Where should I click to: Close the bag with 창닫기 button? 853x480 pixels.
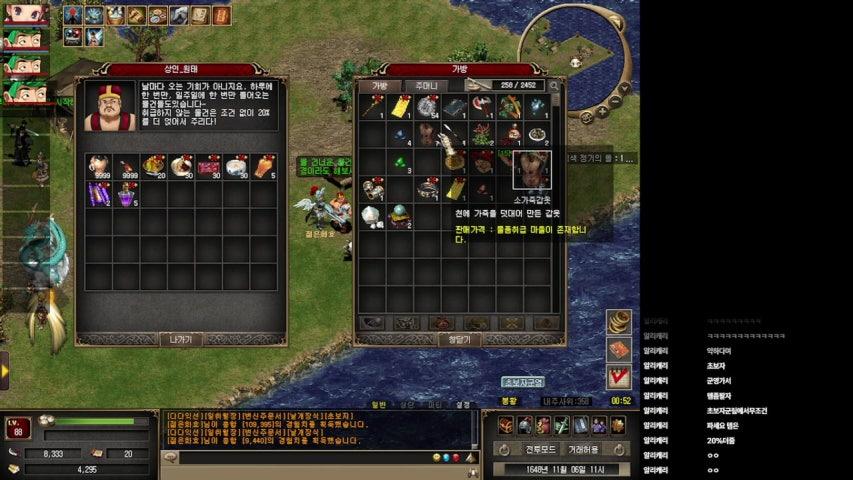click(x=461, y=339)
